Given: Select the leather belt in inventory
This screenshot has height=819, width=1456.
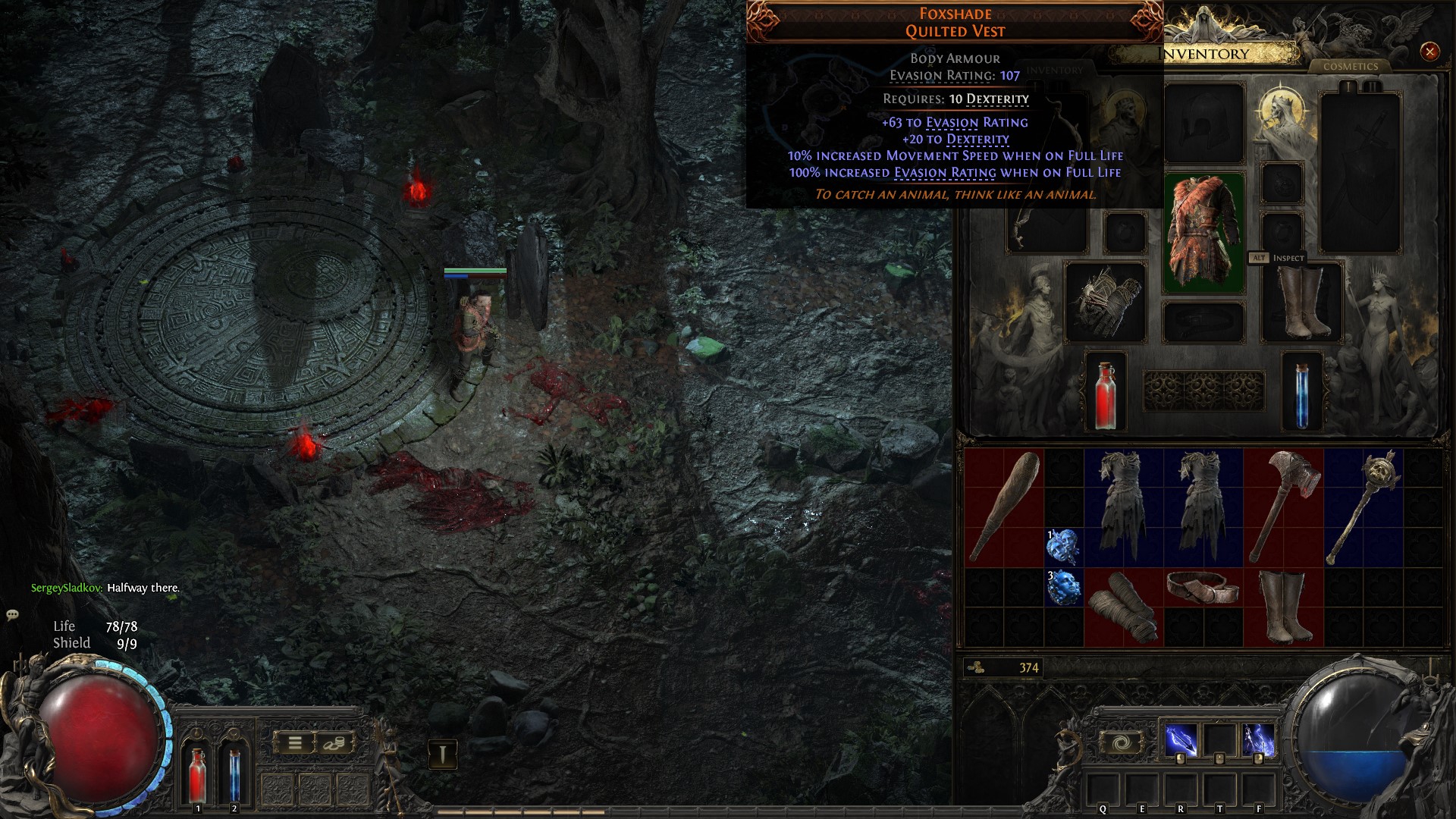Looking at the screenshot, I should pyautogui.click(x=1203, y=588).
